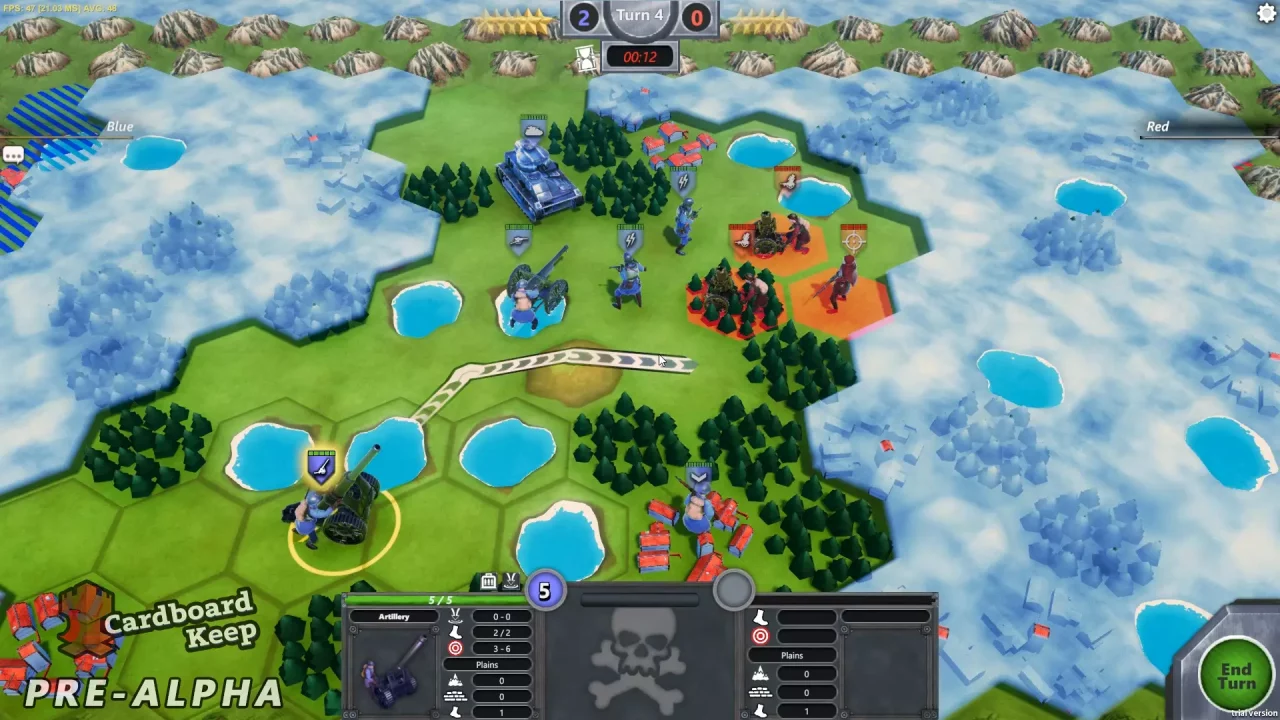Viewport: 1280px width, 720px height.
Task: Click the boot movement icon in Artillery stats
Action: tap(456, 630)
